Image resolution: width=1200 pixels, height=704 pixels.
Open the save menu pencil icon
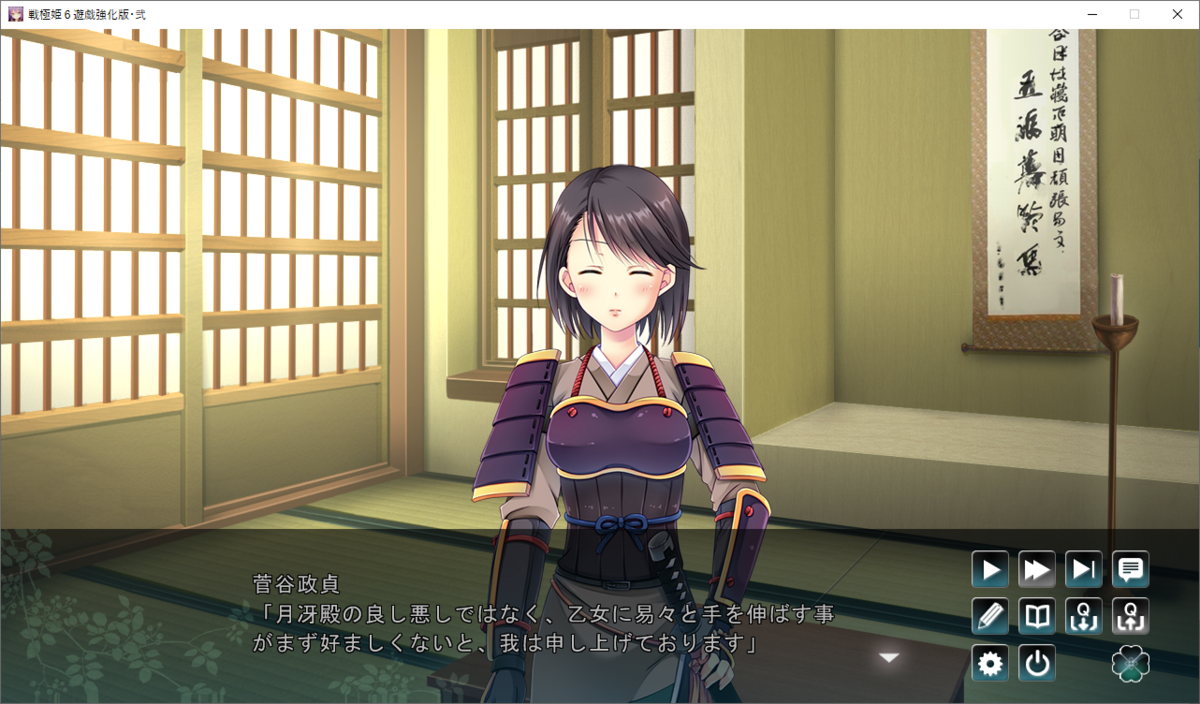pyautogui.click(x=990, y=616)
